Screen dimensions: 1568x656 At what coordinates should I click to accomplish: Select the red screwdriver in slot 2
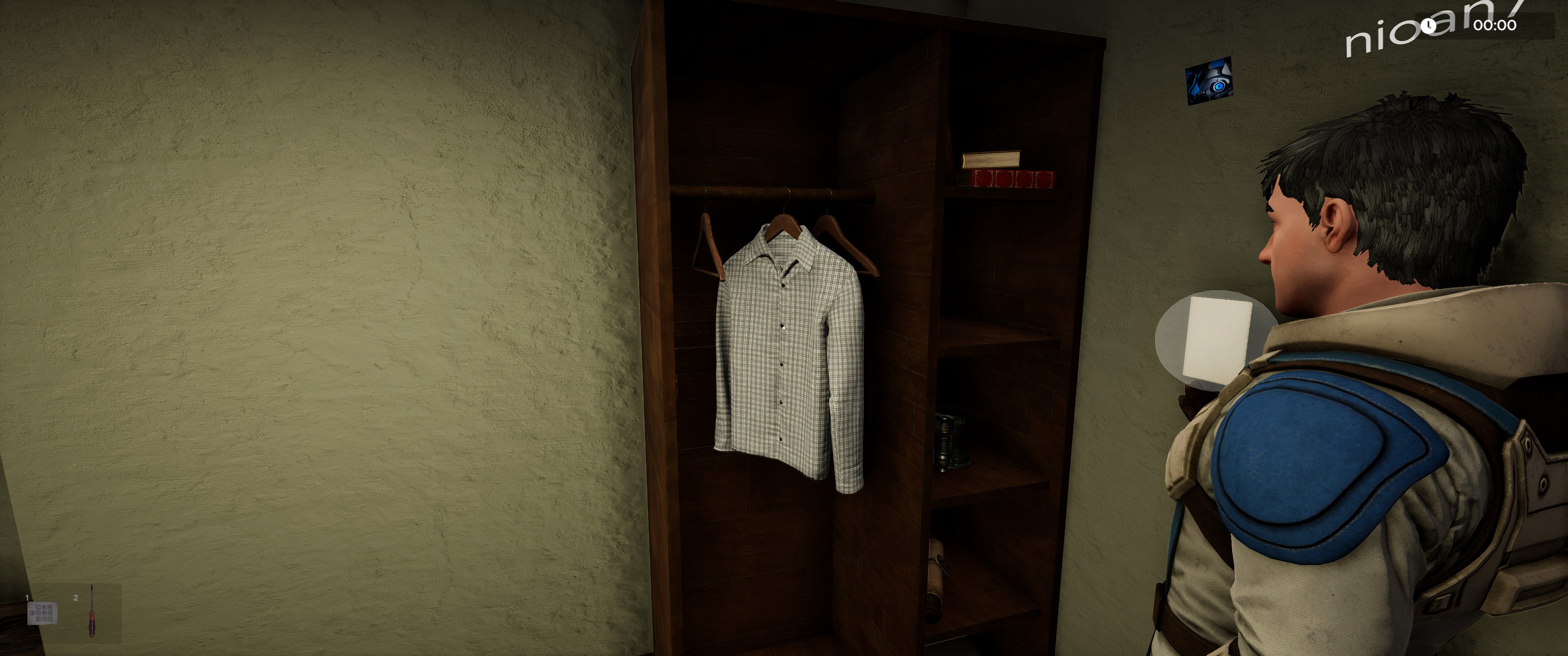[91, 612]
